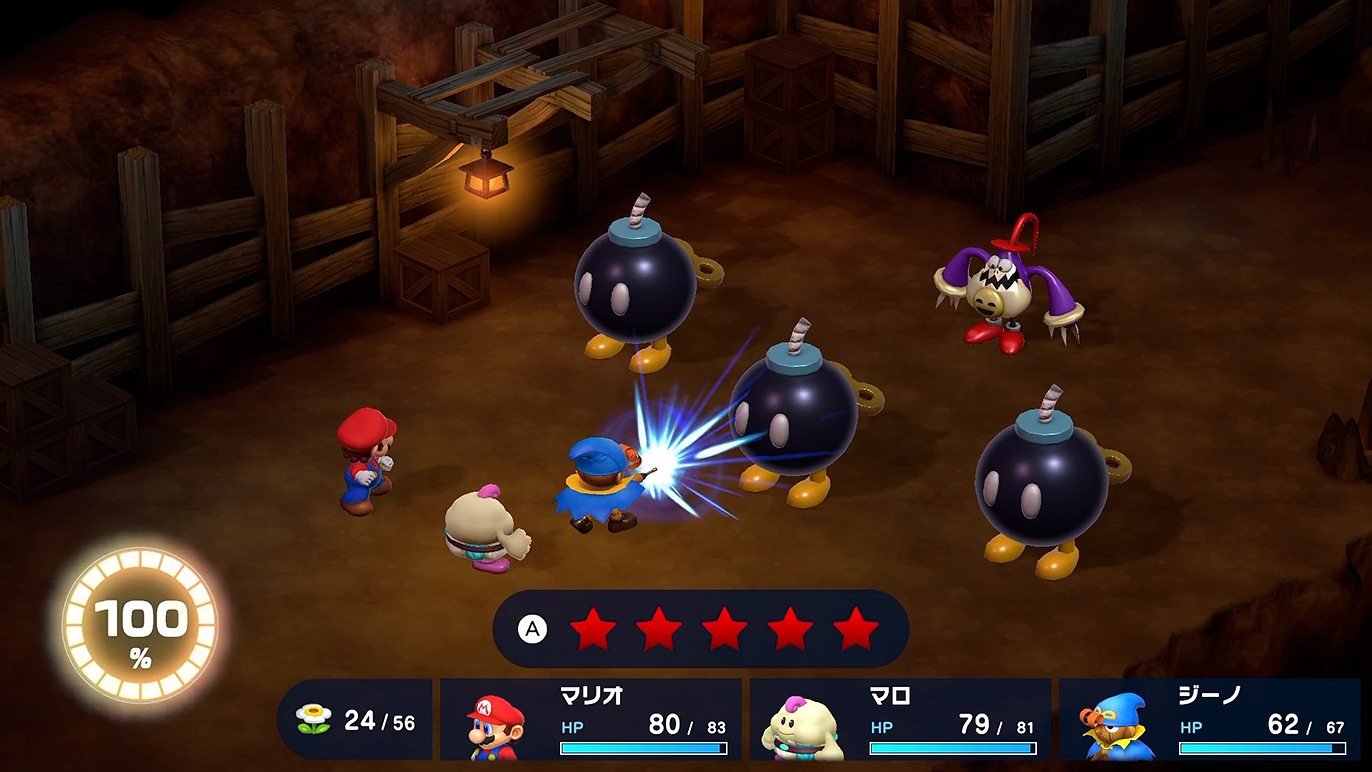Toggle the fourth star rating indicator

(790, 630)
